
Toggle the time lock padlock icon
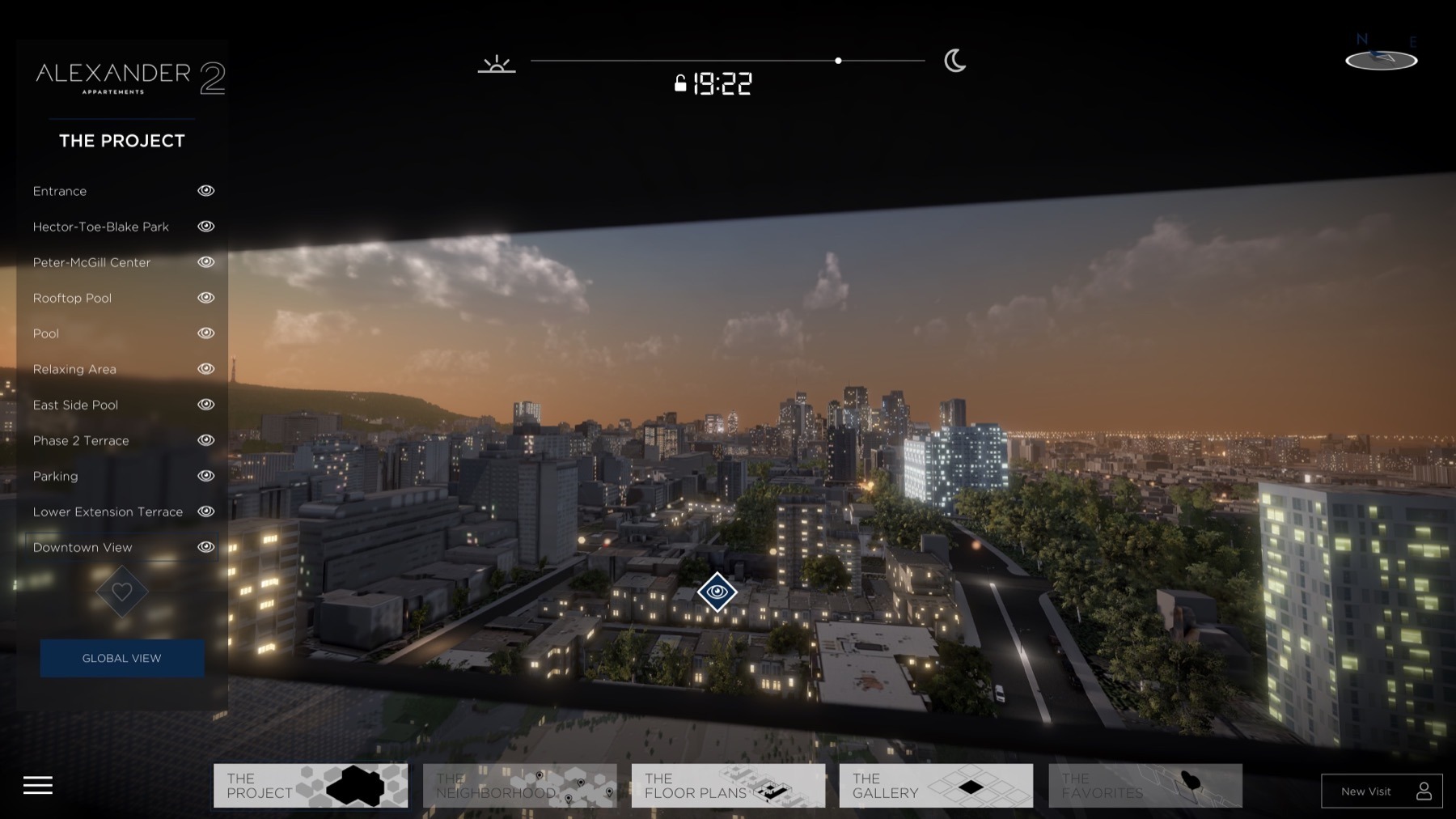[x=680, y=83]
